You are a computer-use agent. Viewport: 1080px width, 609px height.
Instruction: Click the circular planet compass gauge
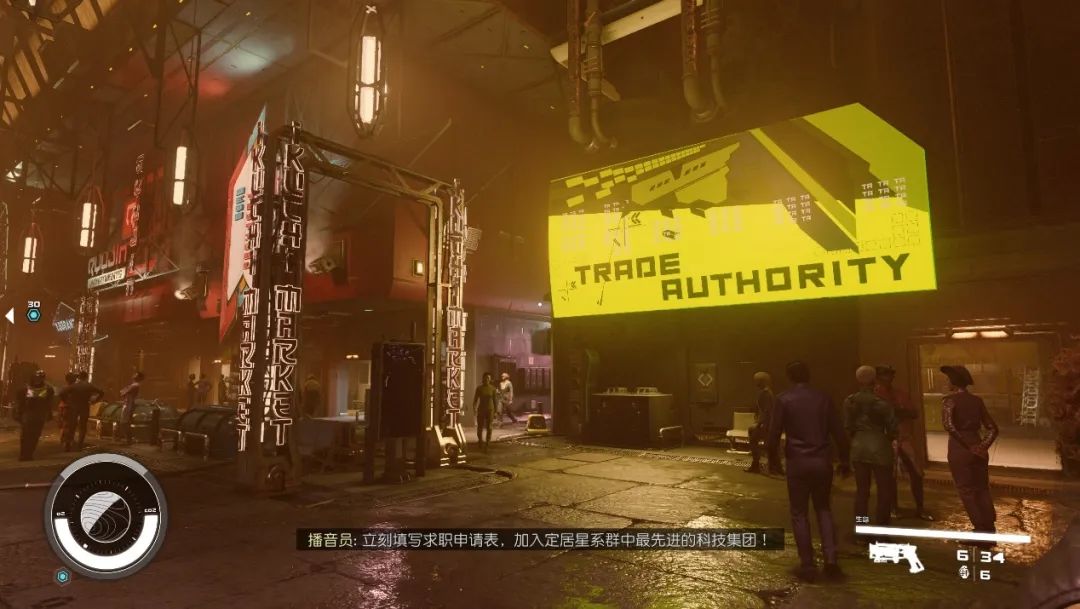105,515
